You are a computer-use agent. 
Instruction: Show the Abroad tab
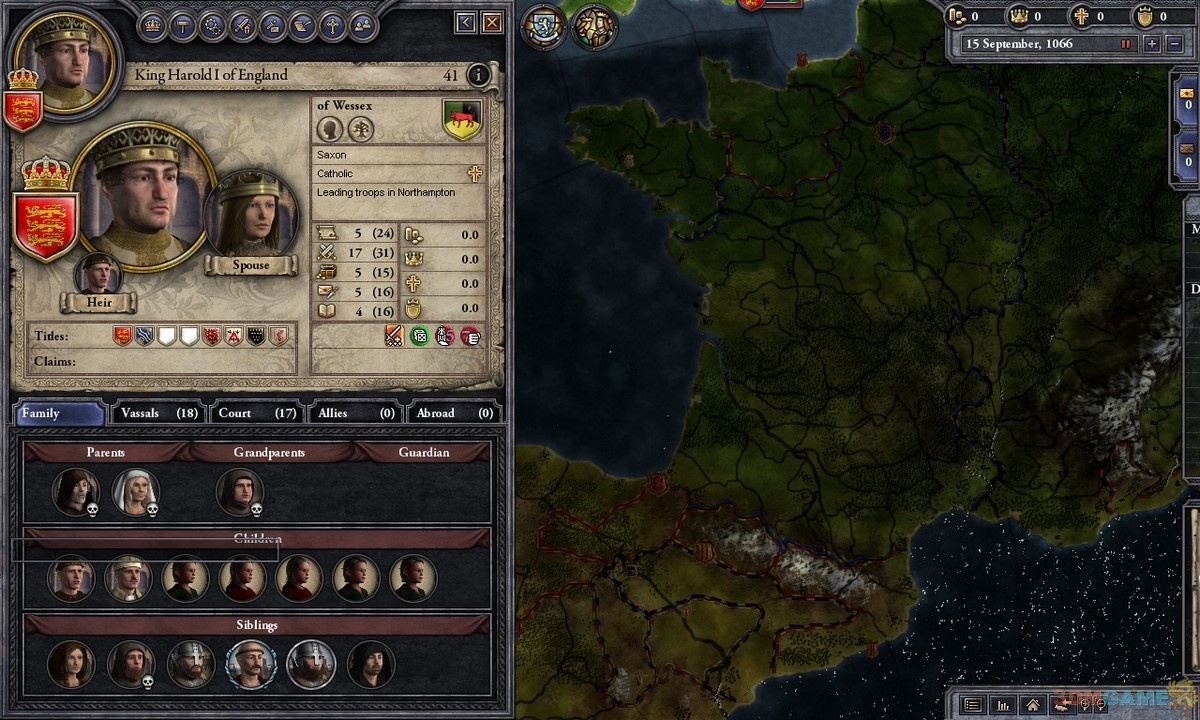point(455,413)
